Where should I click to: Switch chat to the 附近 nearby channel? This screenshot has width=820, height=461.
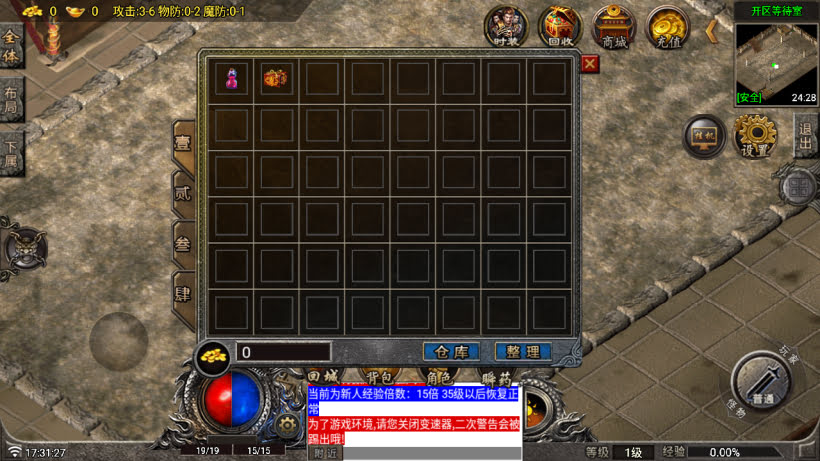tap(326, 453)
